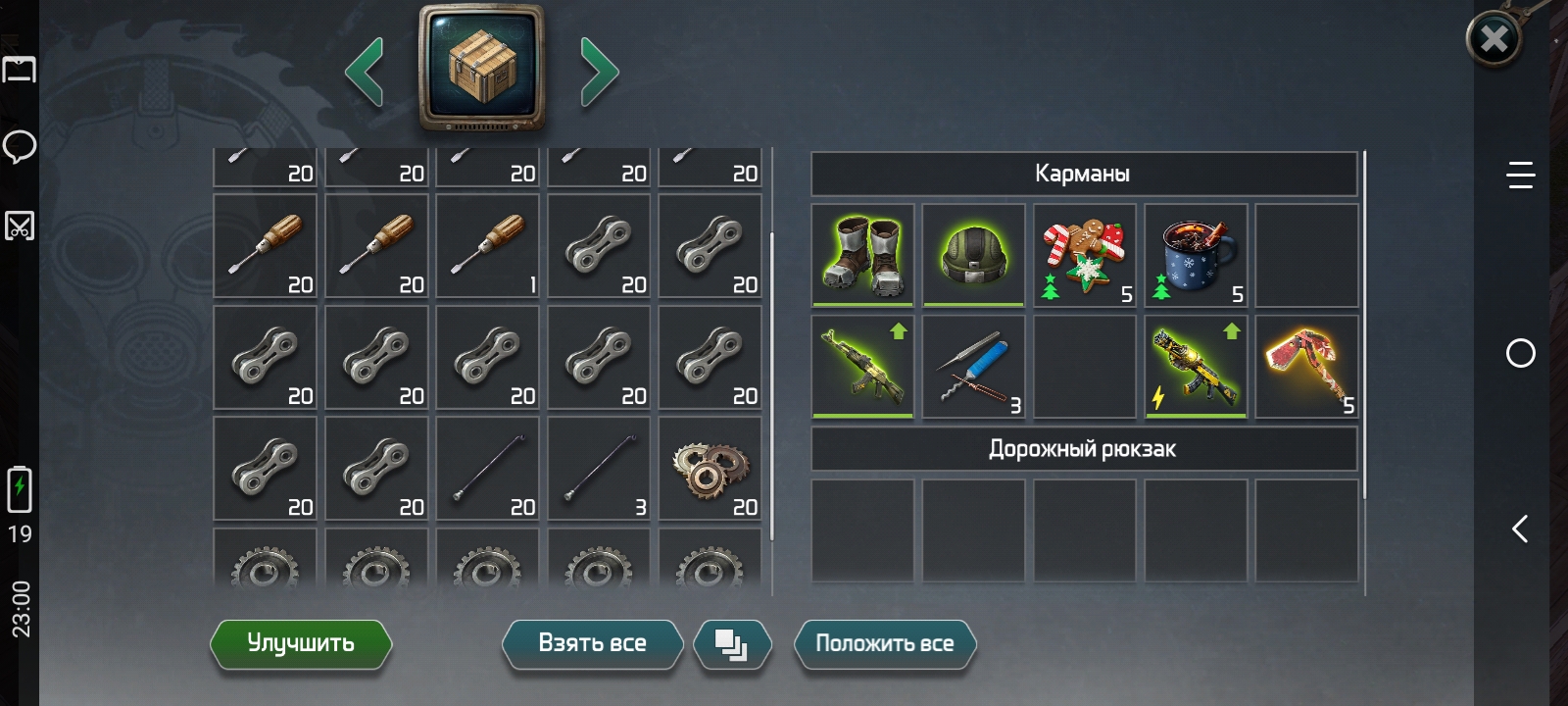
Task: Pick the rusty gears stack
Action: coord(710,469)
